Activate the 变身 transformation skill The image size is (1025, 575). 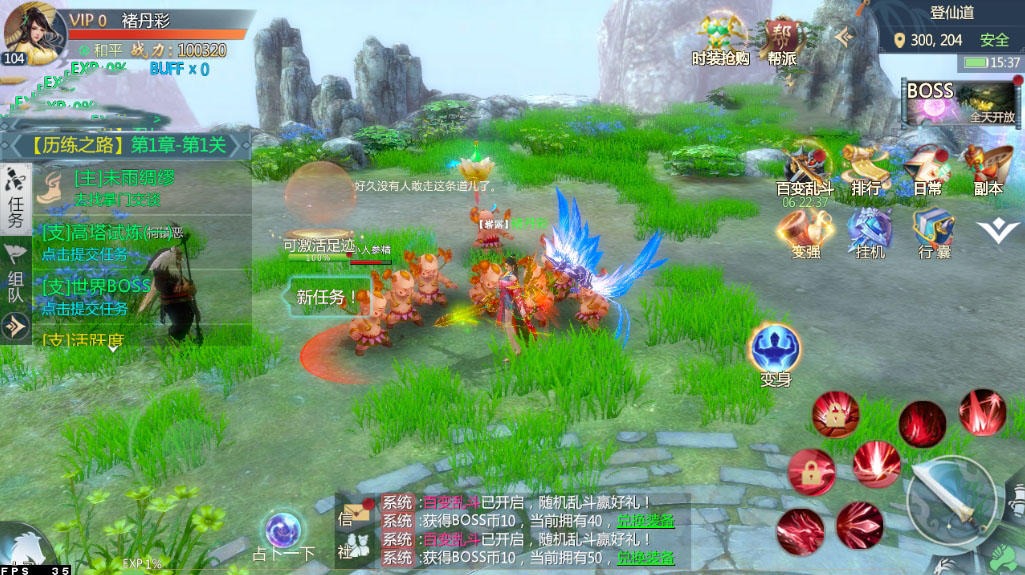tap(776, 351)
